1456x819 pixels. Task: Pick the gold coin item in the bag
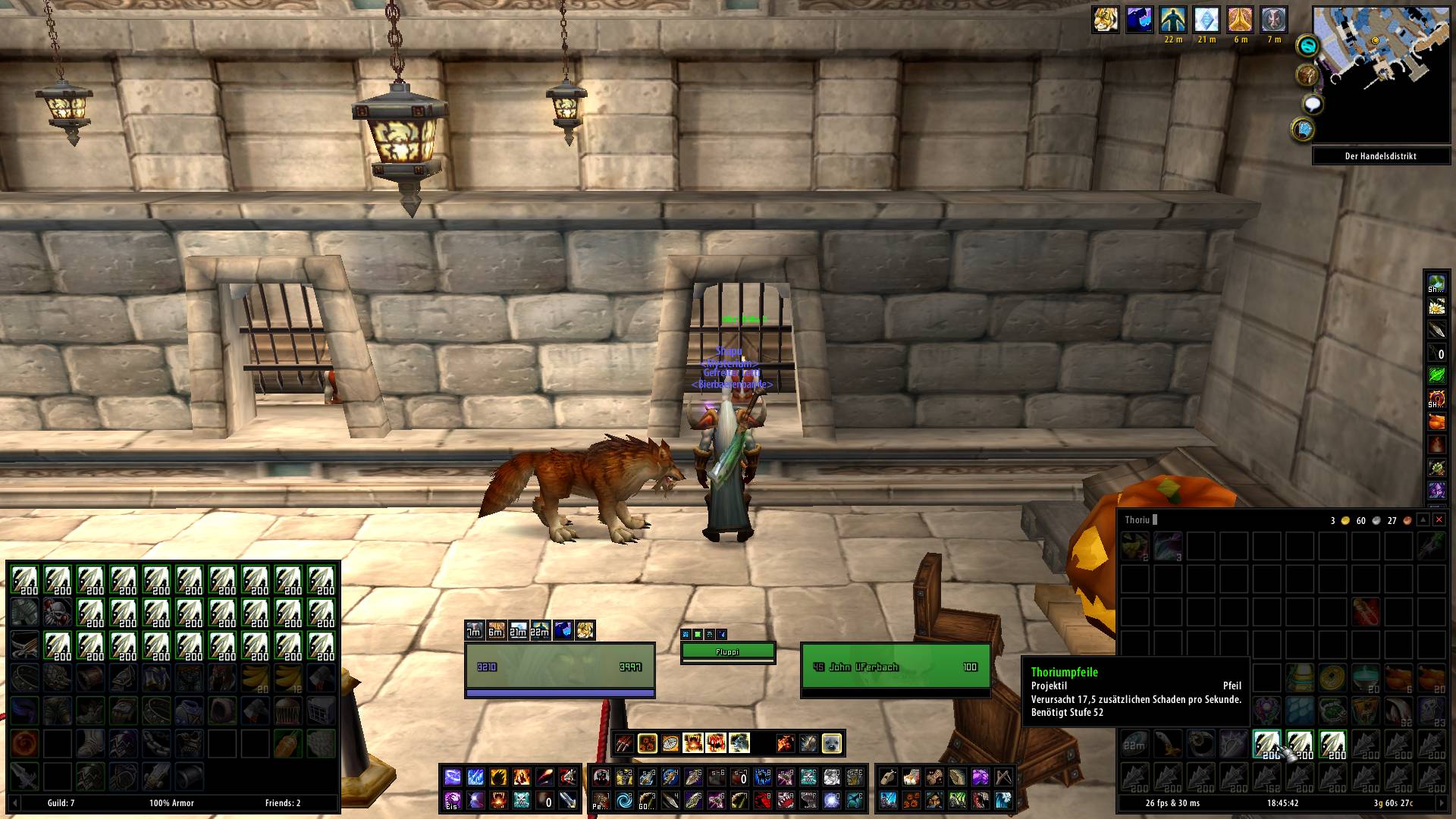(x=1332, y=677)
